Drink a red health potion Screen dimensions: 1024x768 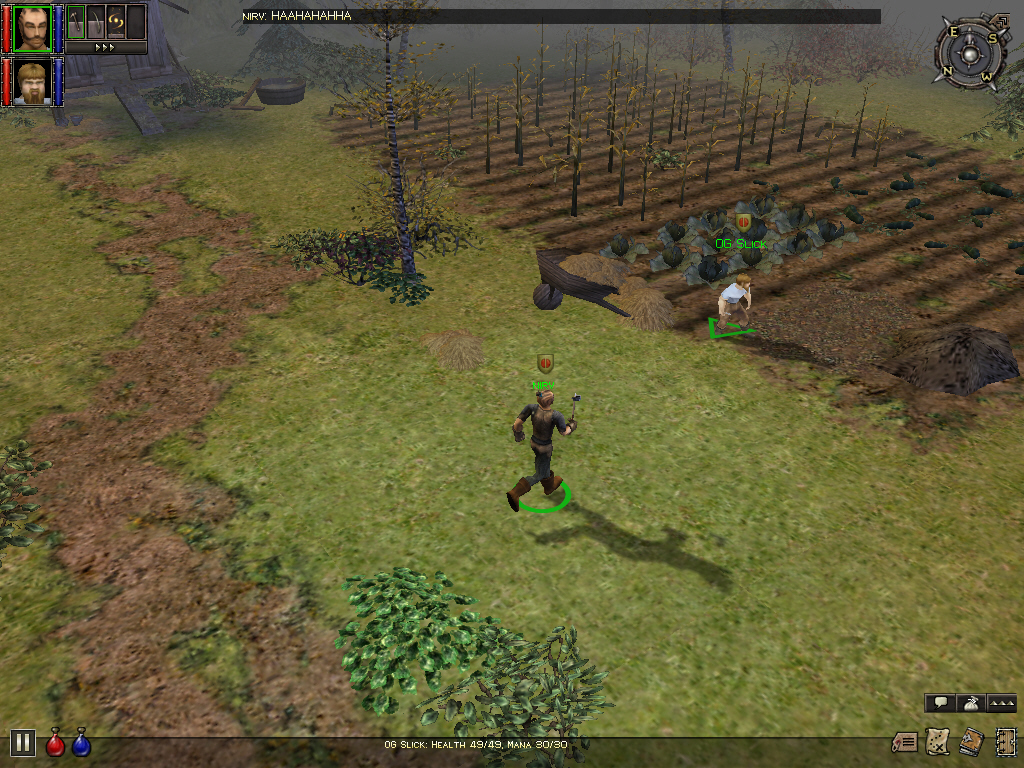(56, 743)
